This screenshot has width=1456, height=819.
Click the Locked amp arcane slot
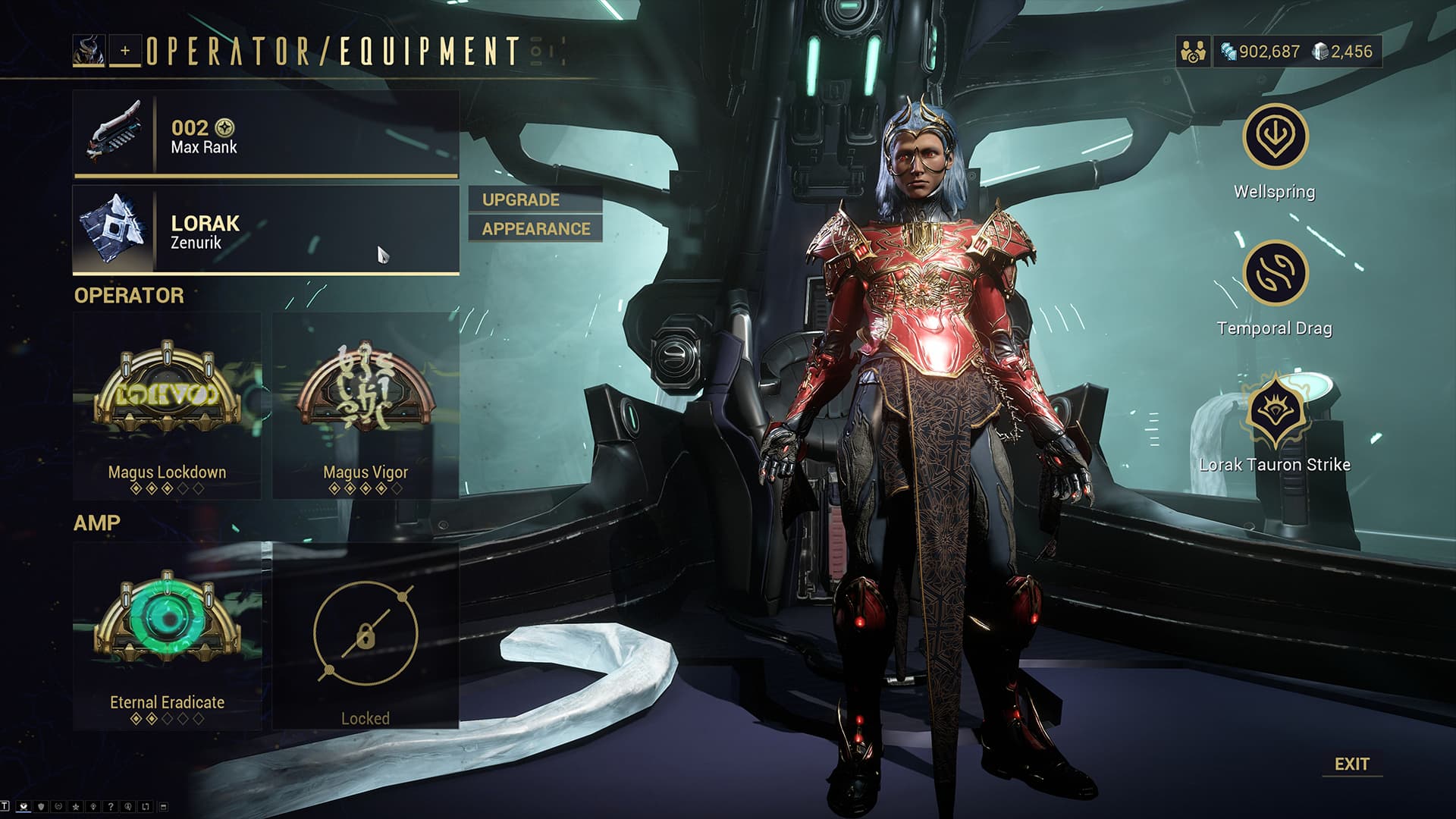click(x=366, y=635)
